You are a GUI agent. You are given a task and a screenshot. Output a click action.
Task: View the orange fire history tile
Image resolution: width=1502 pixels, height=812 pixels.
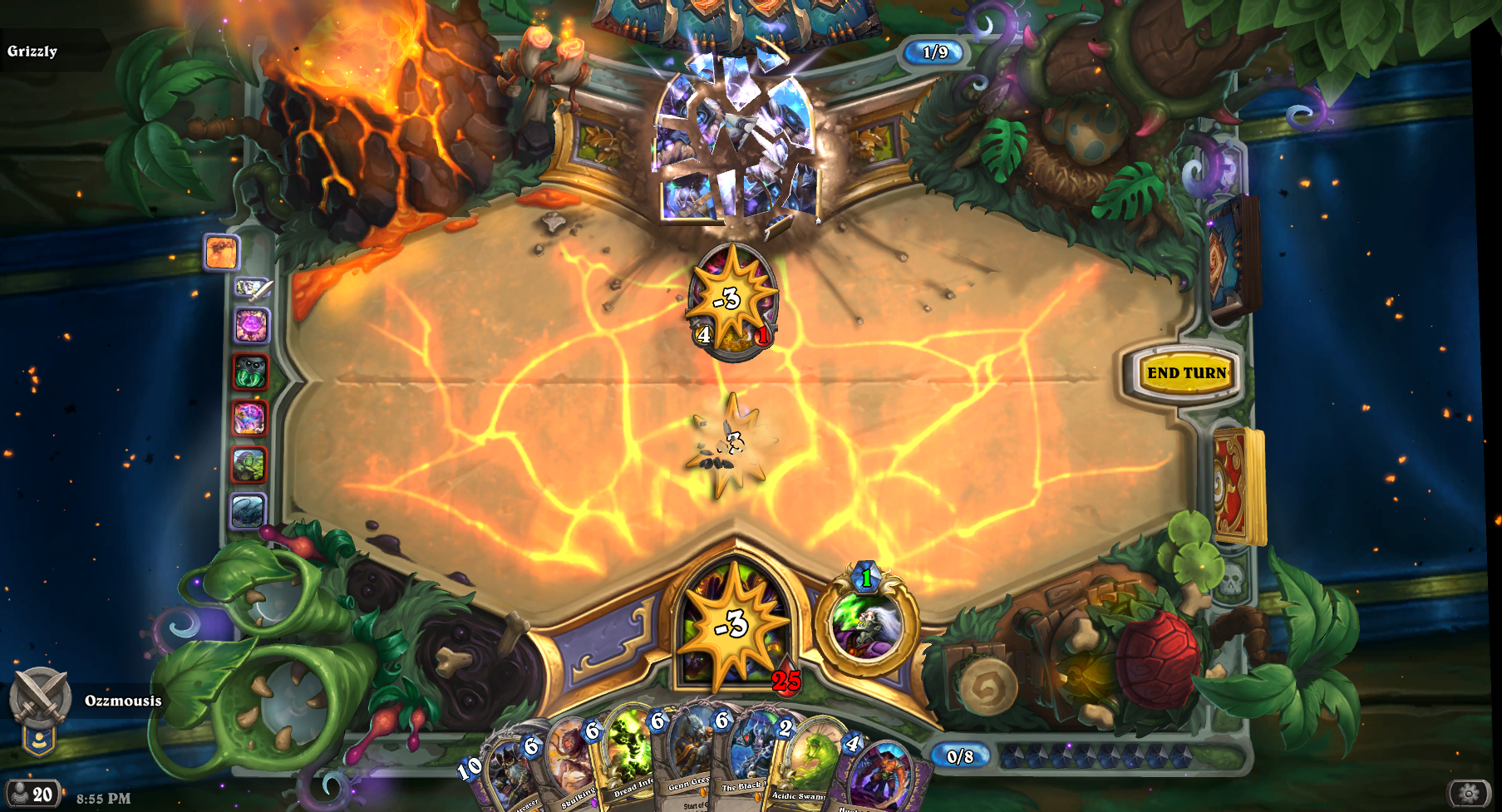coord(221,252)
